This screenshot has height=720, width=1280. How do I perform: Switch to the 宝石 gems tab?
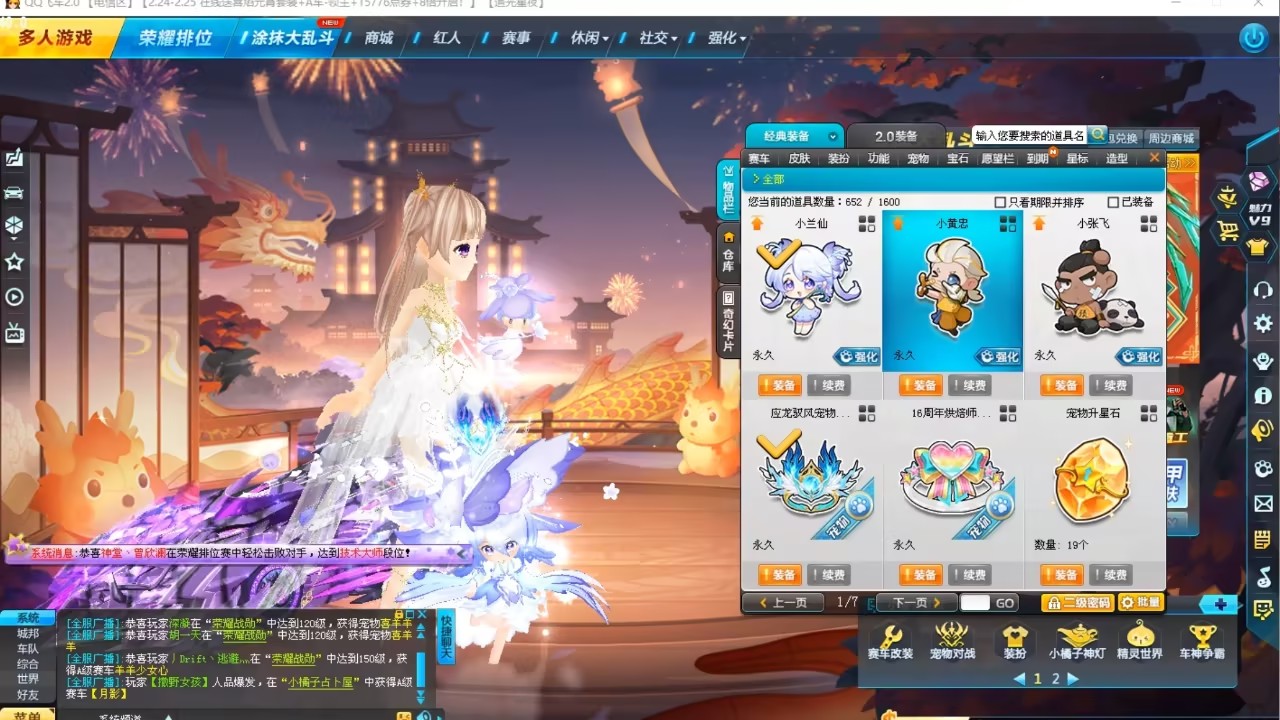coord(958,159)
